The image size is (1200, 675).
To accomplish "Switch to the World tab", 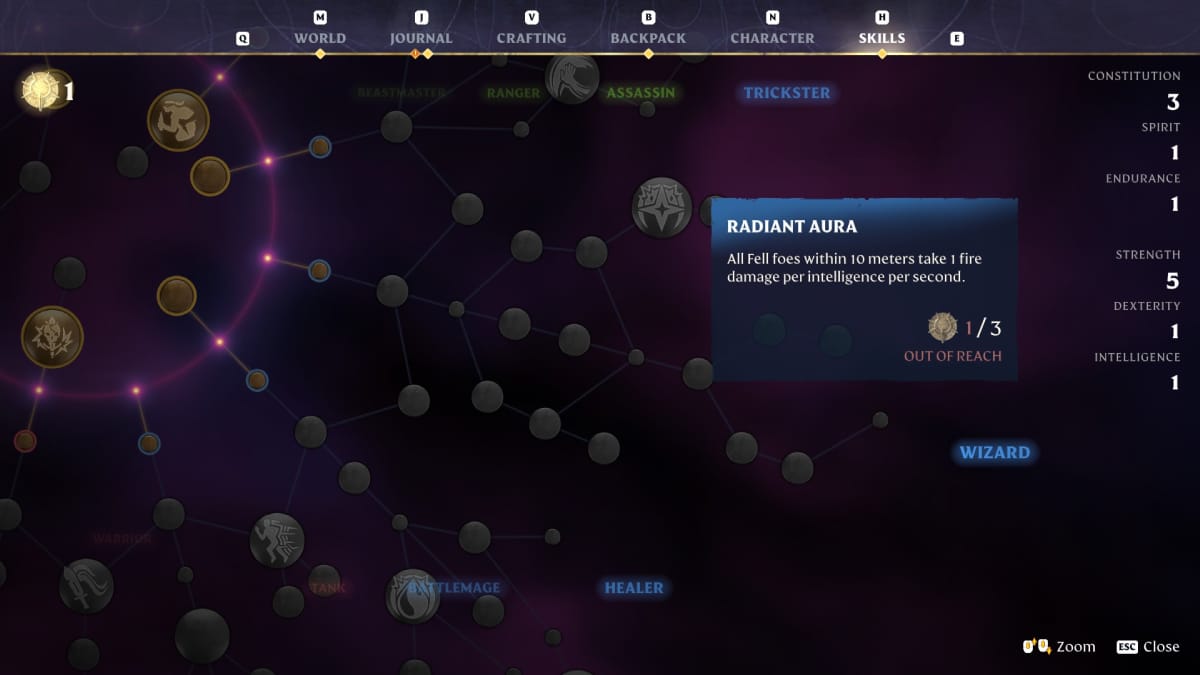I will (x=320, y=38).
